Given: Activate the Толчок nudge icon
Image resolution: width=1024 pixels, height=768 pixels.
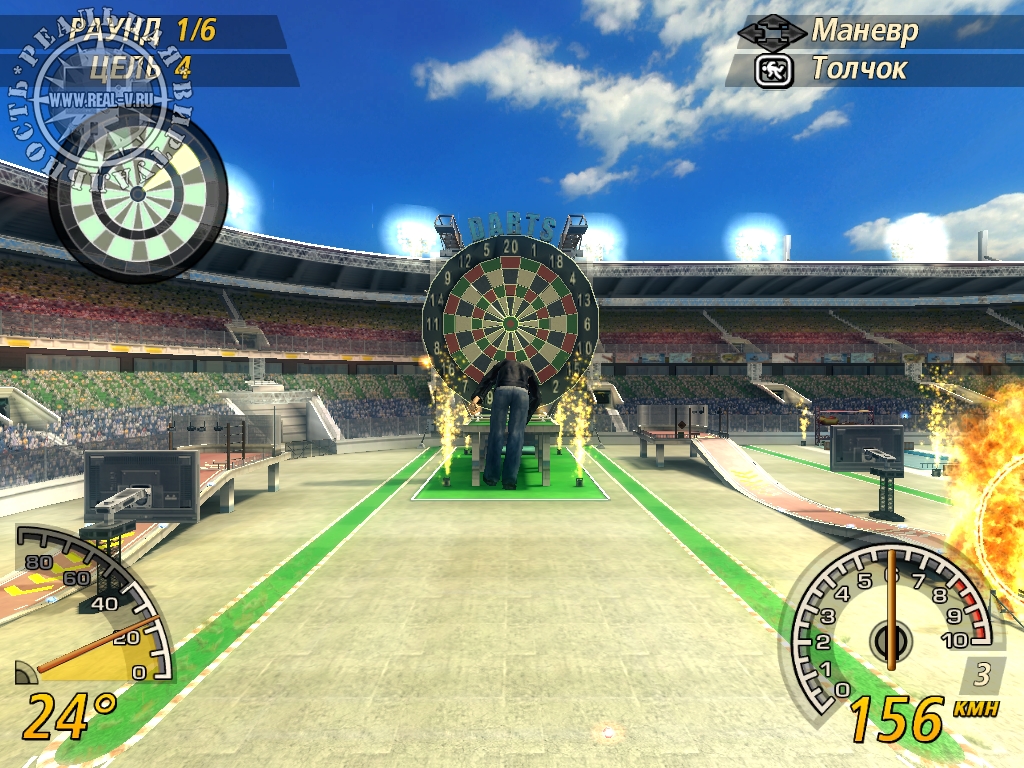Looking at the screenshot, I should 774,70.
